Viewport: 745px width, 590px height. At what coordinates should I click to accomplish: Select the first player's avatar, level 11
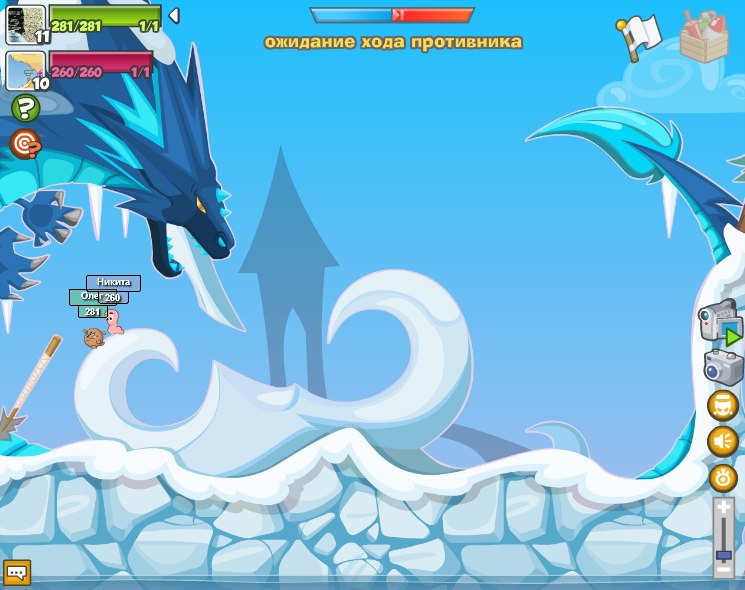click(x=25, y=23)
